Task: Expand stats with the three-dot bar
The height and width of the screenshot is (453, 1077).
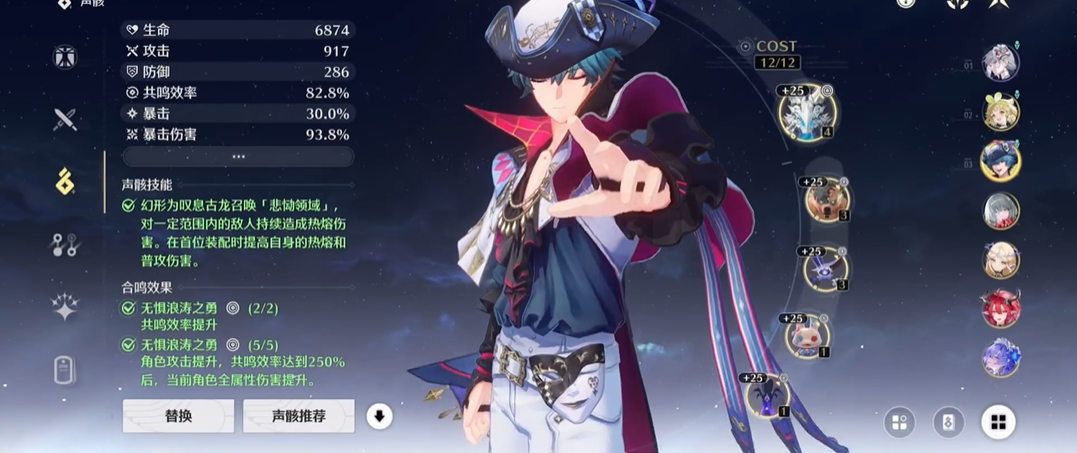Action: tap(238, 157)
